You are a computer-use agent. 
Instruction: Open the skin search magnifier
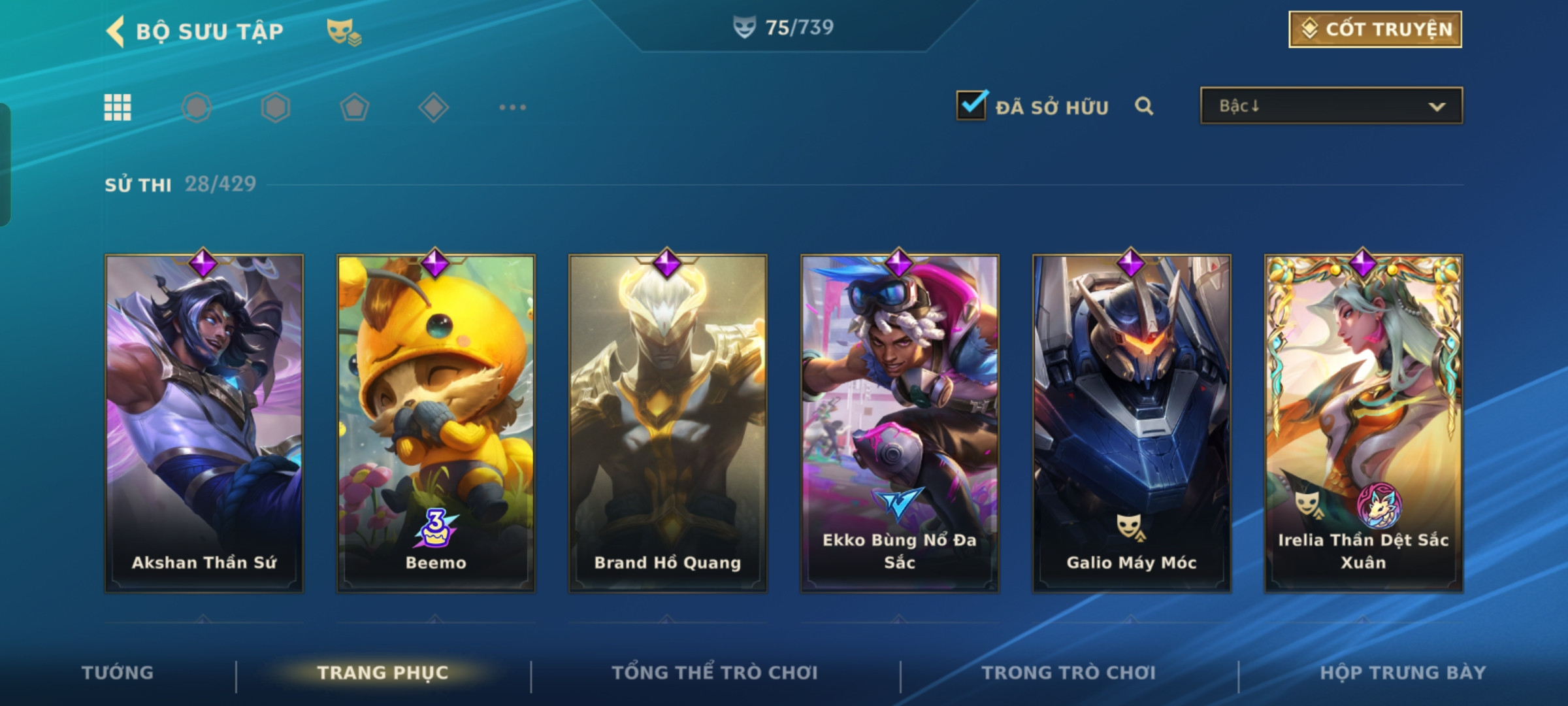point(1143,106)
